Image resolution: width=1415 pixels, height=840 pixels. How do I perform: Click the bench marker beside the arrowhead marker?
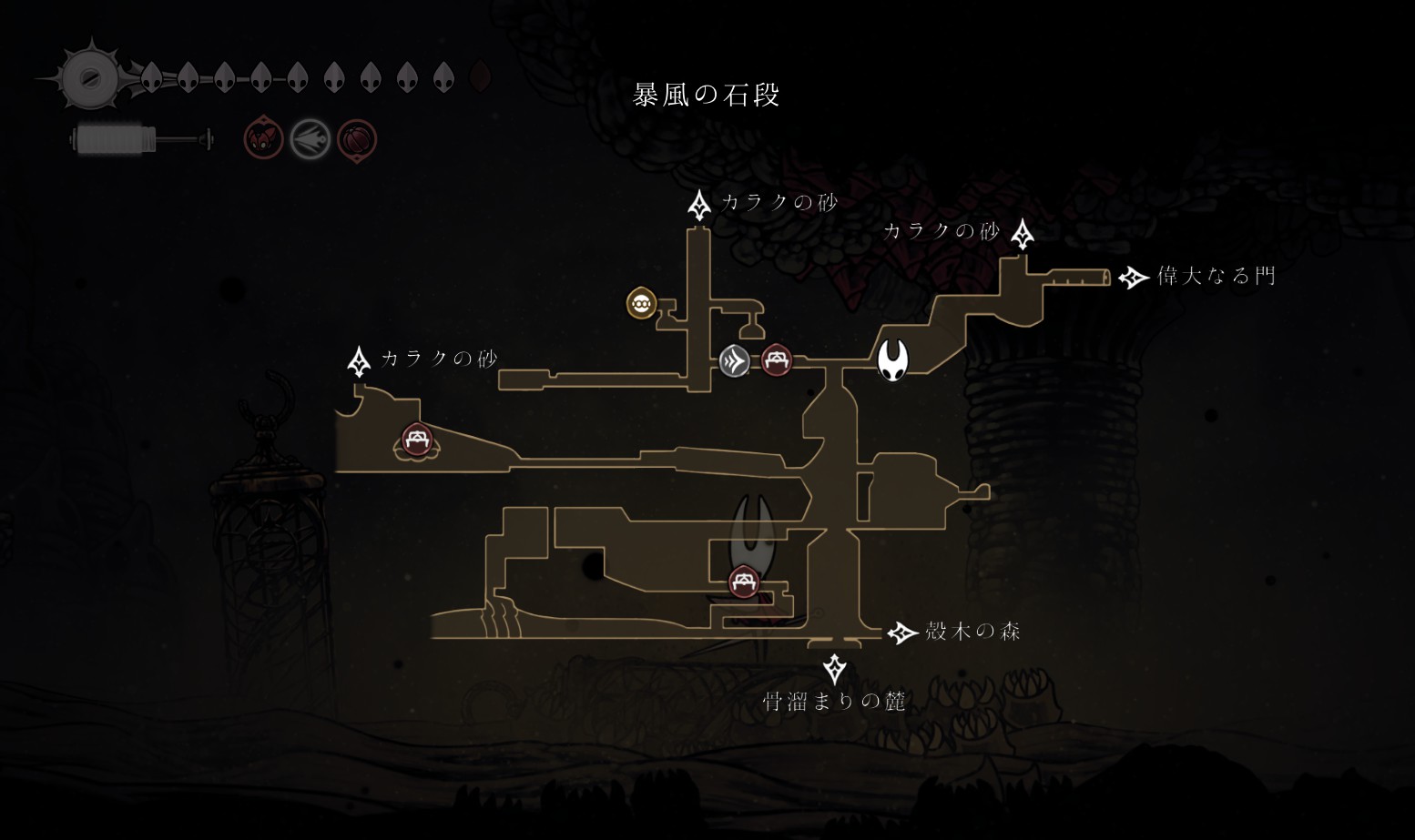click(776, 360)
